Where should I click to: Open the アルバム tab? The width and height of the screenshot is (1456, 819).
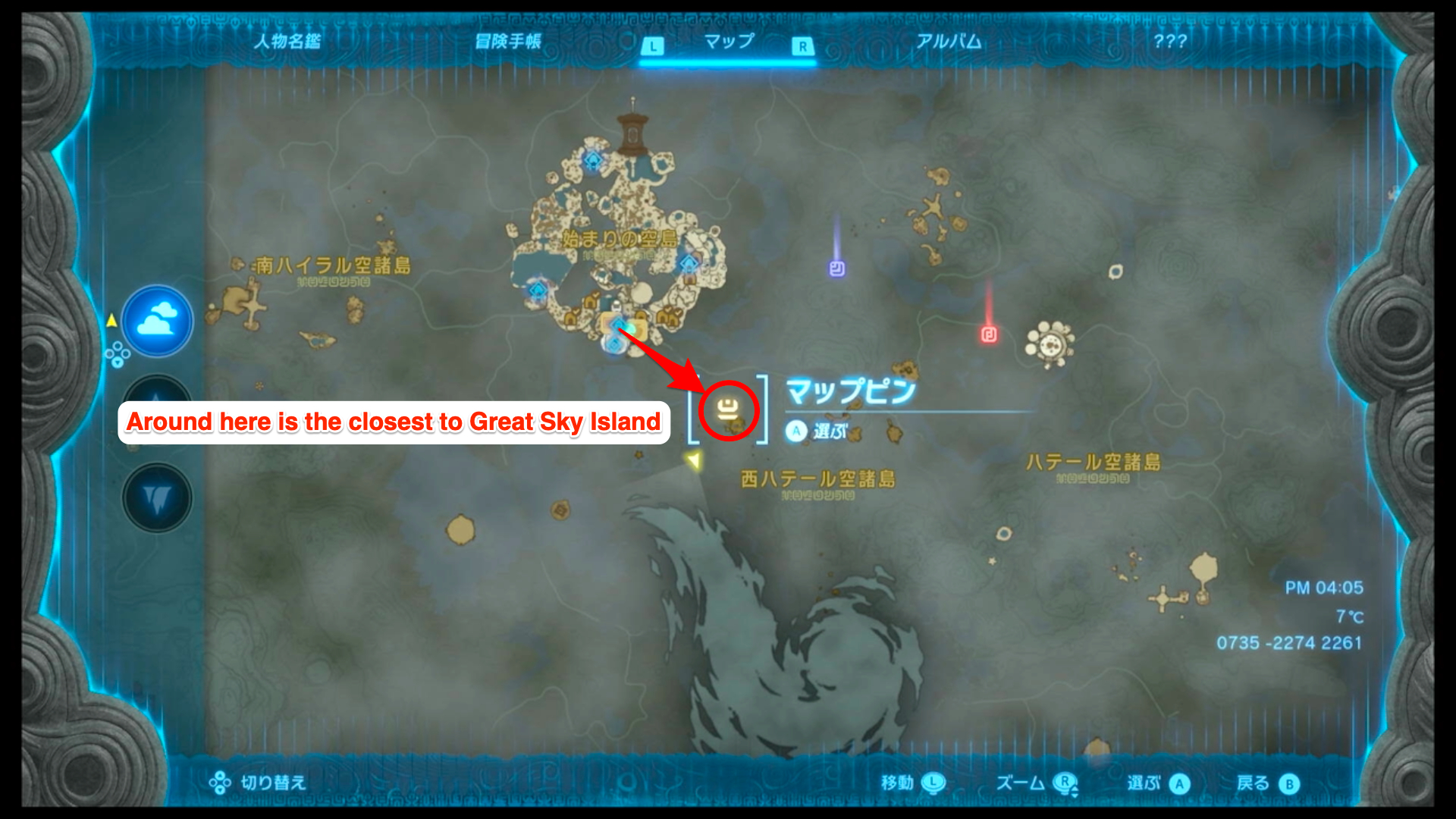tap(949, 43)
